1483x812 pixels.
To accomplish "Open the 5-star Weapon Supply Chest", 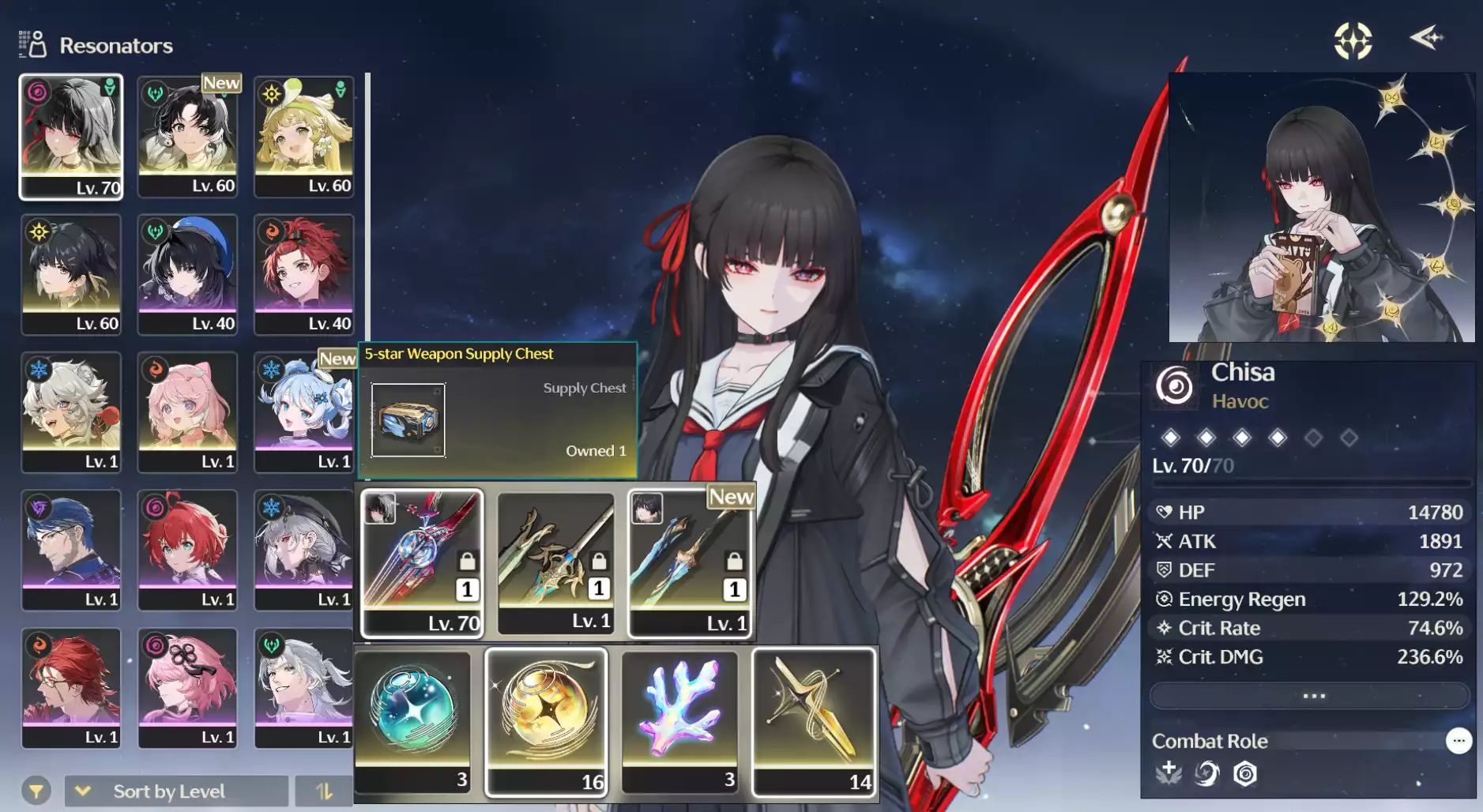I will point(408,420).
